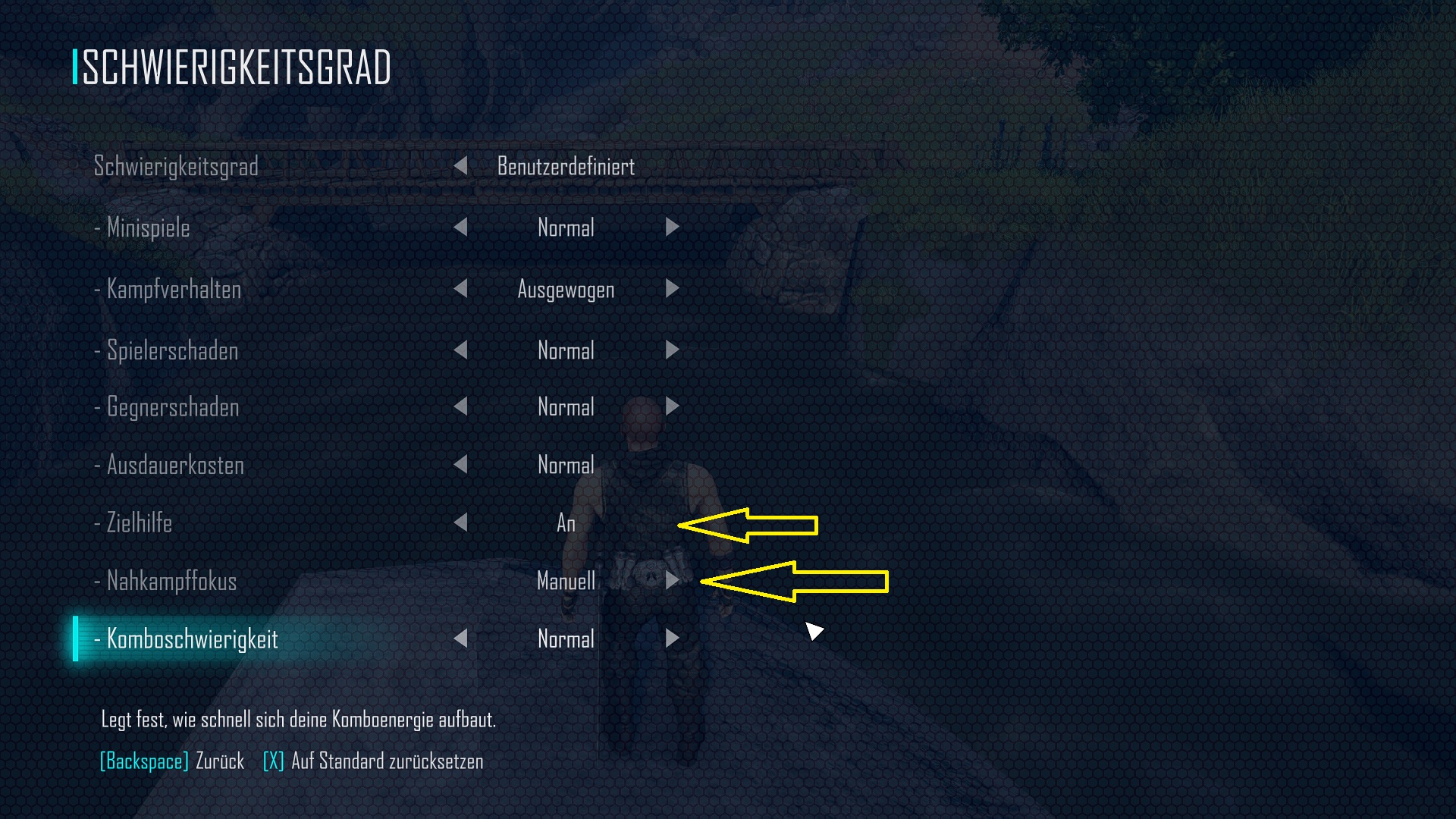The height and width of the screenshot is (819, 1456).
Task: Click the left arrow next to Minispiele
Action: pos(463,227)
